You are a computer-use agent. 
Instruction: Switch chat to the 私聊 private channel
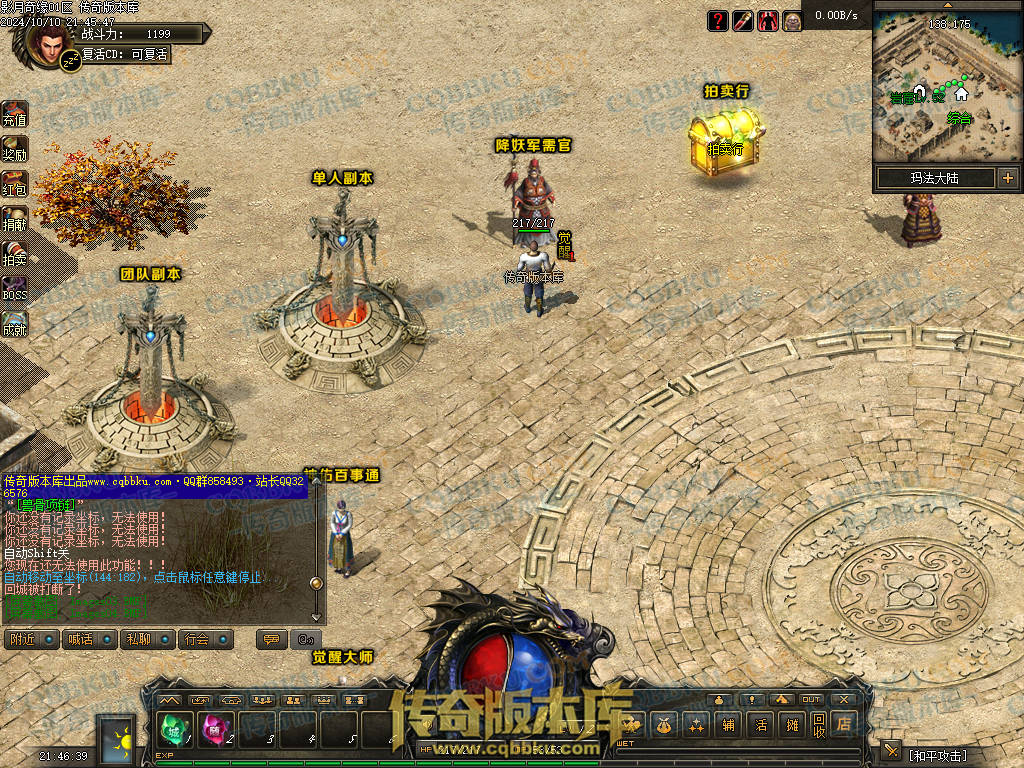(148, 639)
